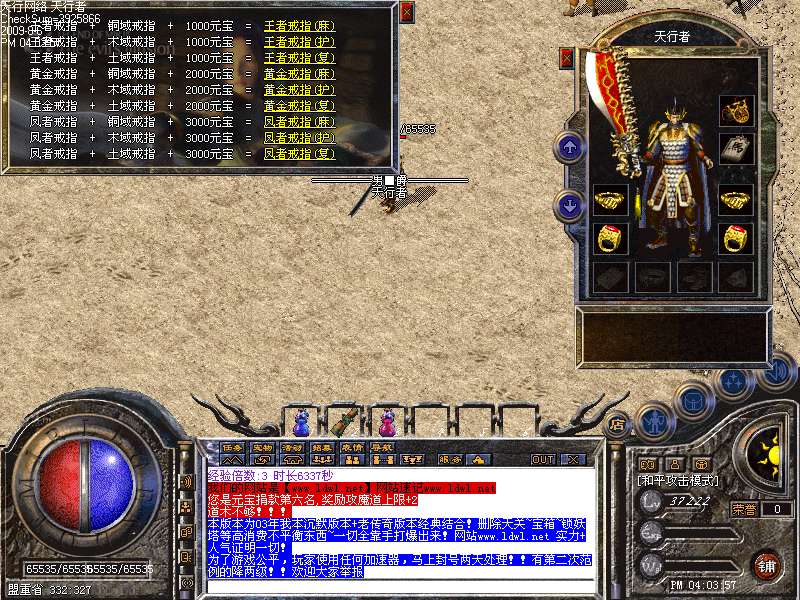
Task: Select the 马 token equipment slot
Action: 736,148
